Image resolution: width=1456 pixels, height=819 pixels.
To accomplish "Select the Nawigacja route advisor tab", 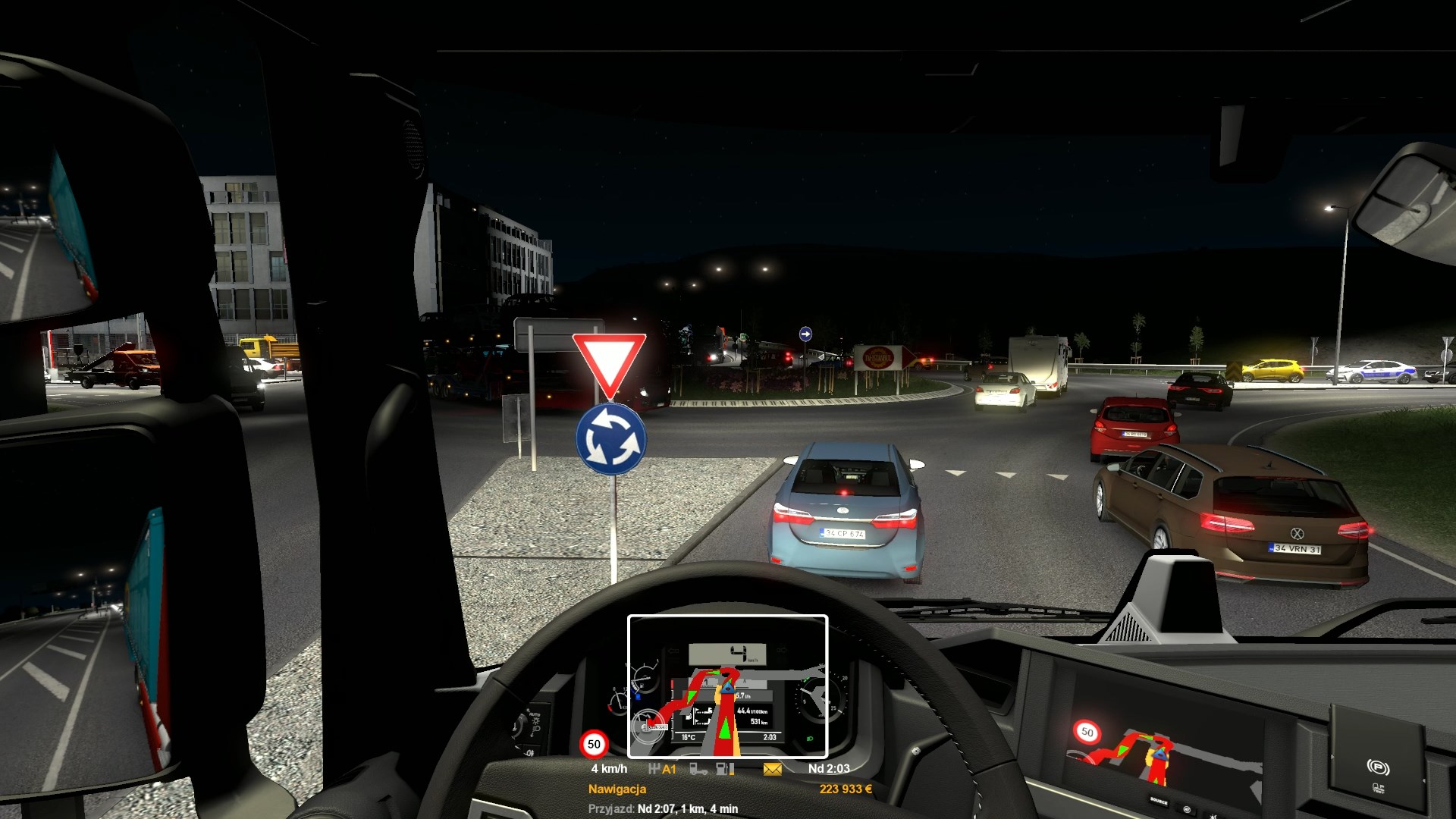I will click(617, 789).
